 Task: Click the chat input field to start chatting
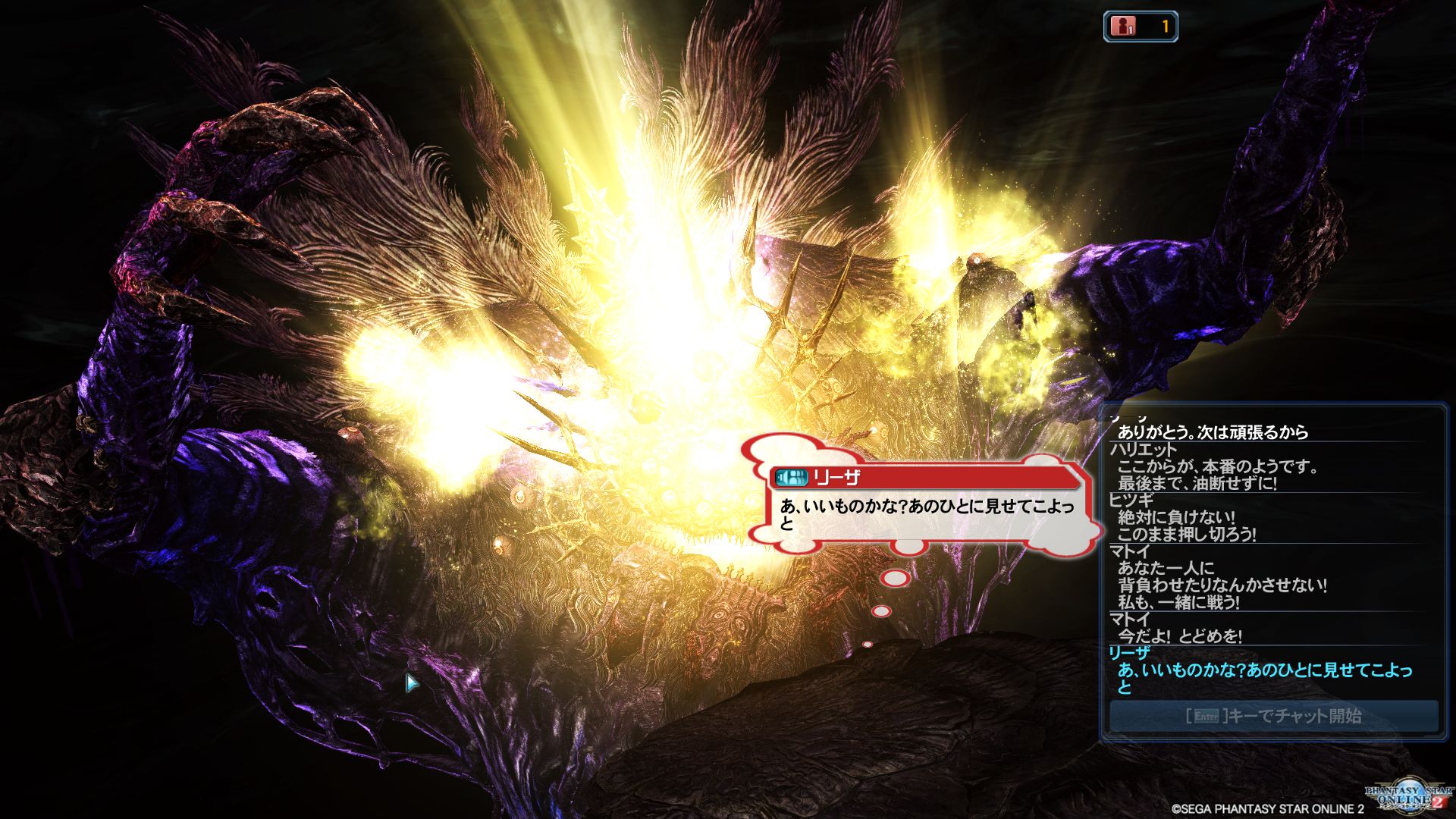pos(1273,715)
